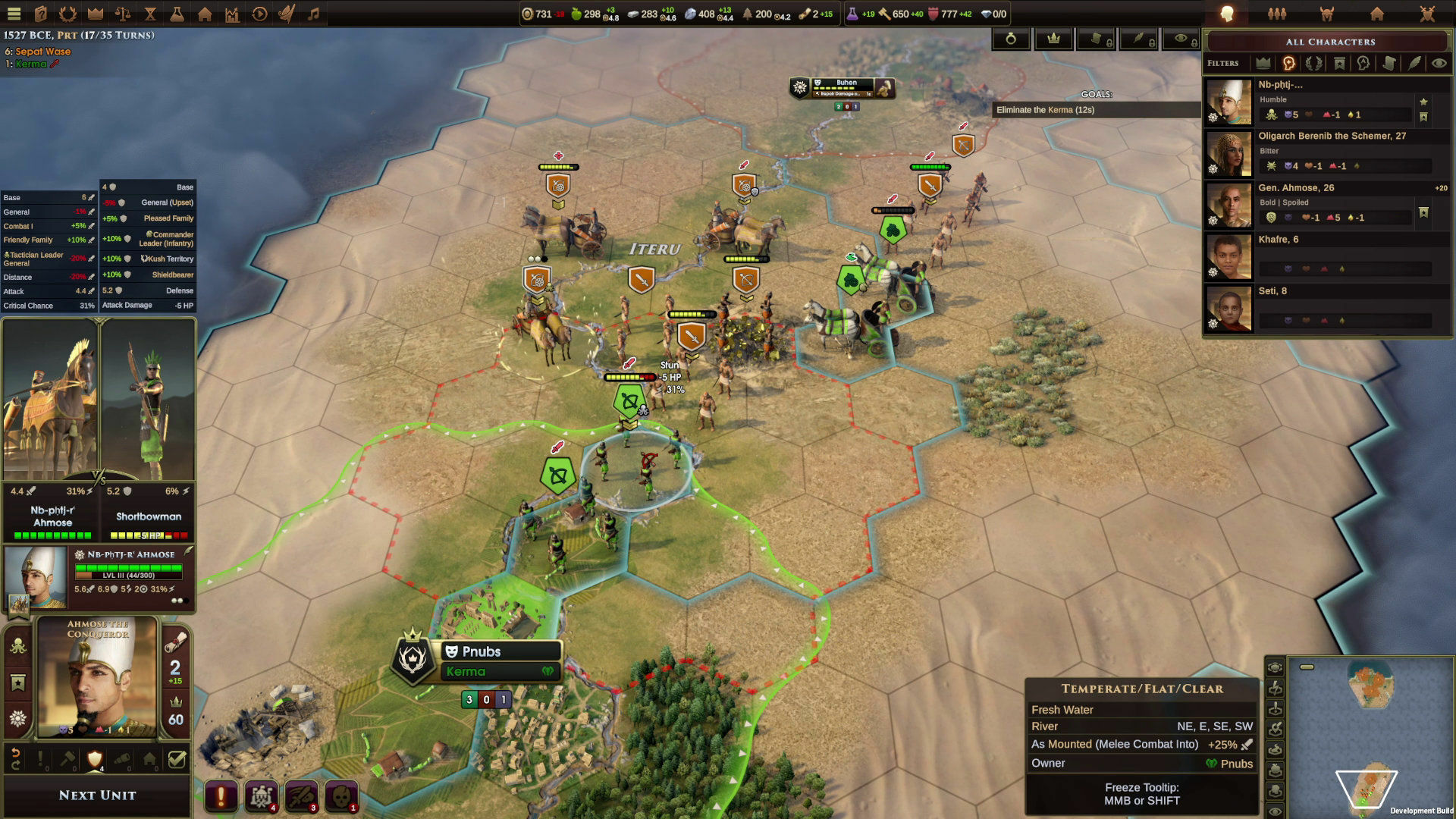
Task: Select the Fortify shield action for Ahmose
Action: click(x=95, y=759)
